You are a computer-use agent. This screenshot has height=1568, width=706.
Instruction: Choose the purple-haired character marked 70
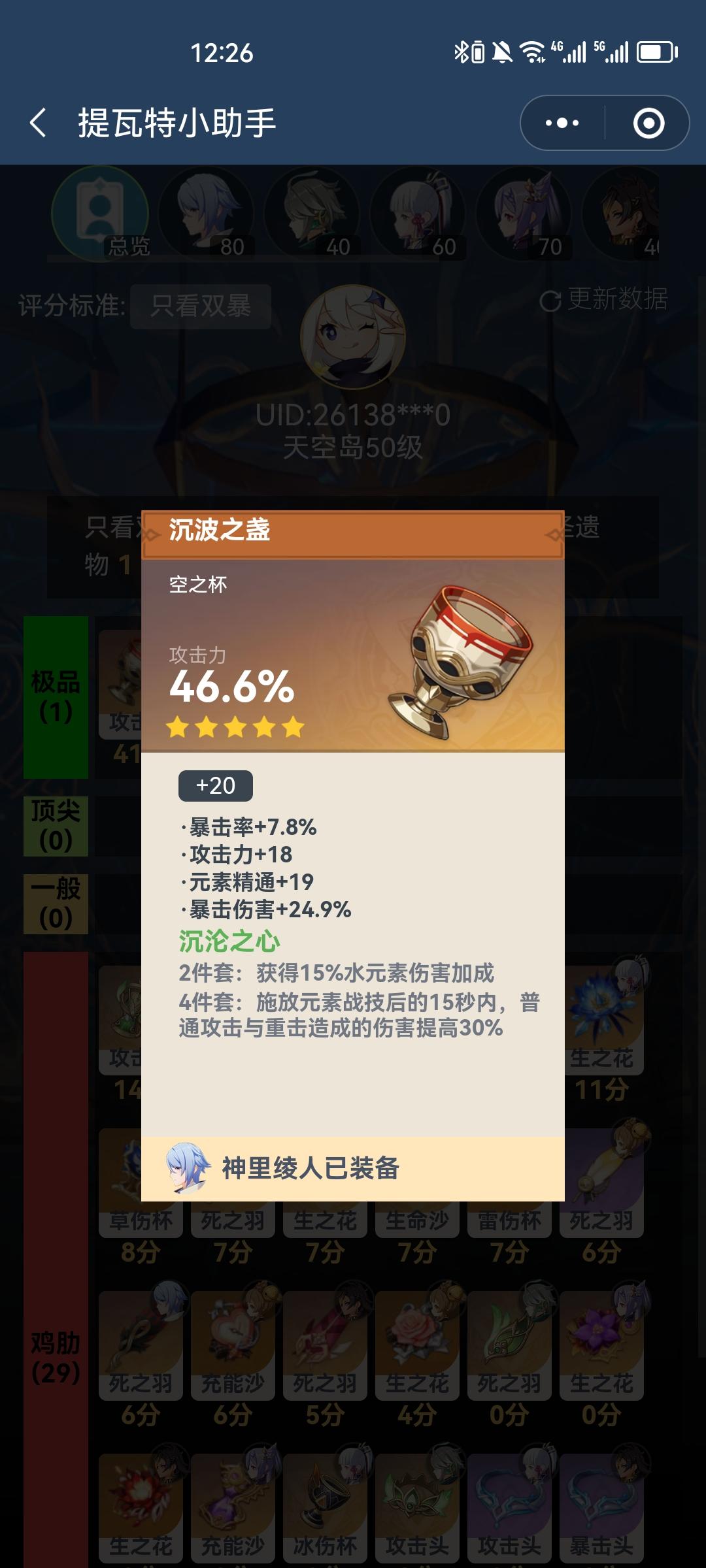524,214
